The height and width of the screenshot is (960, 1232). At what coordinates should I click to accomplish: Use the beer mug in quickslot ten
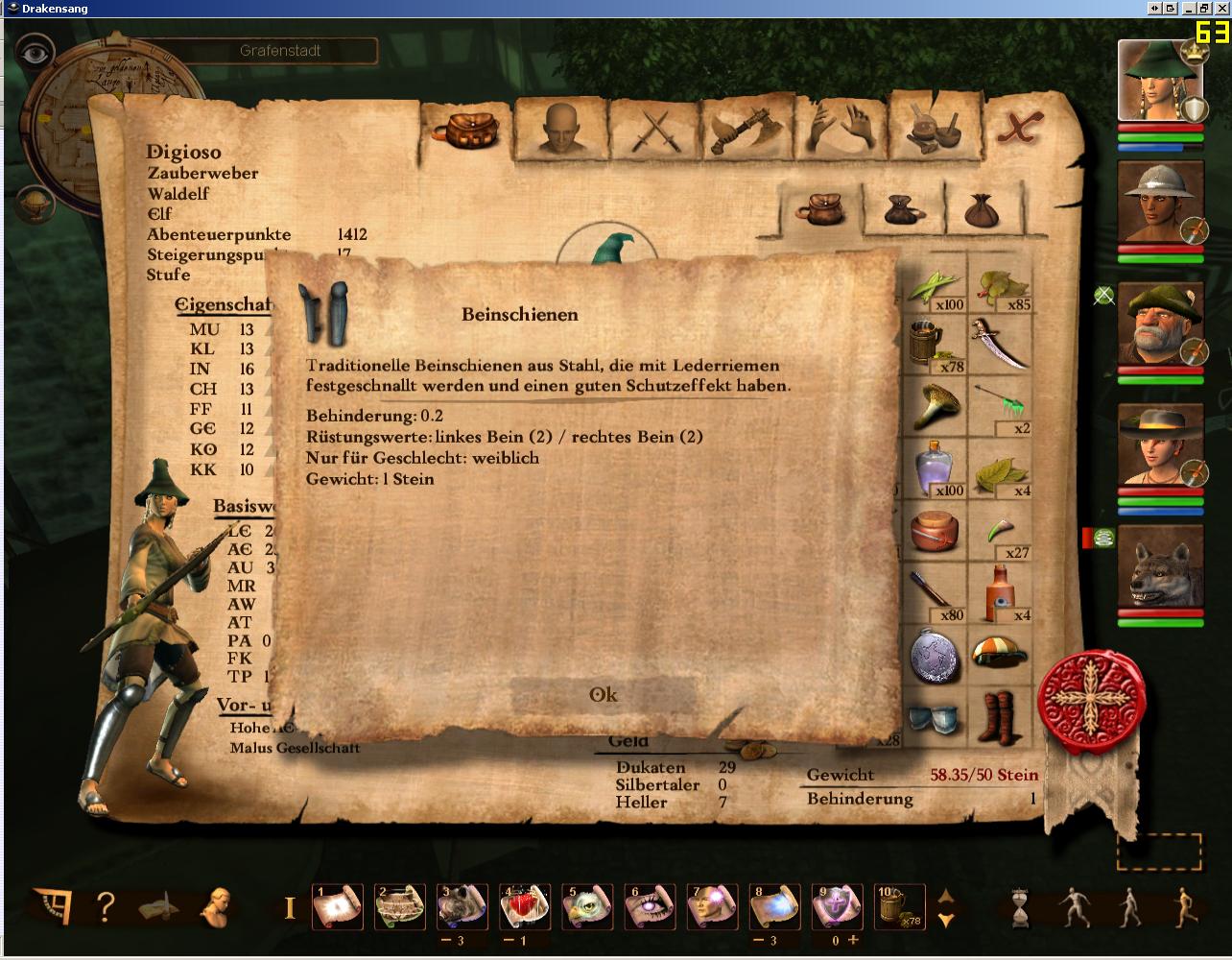click(899, 905)
